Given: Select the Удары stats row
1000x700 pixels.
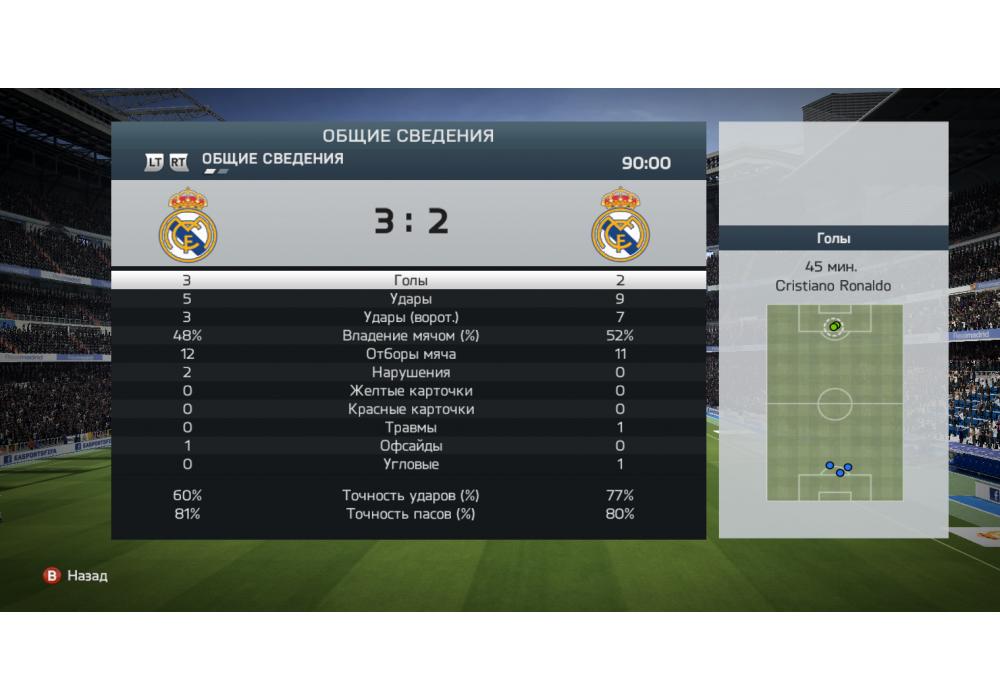Looking at the screenshot, I should 410,299.
